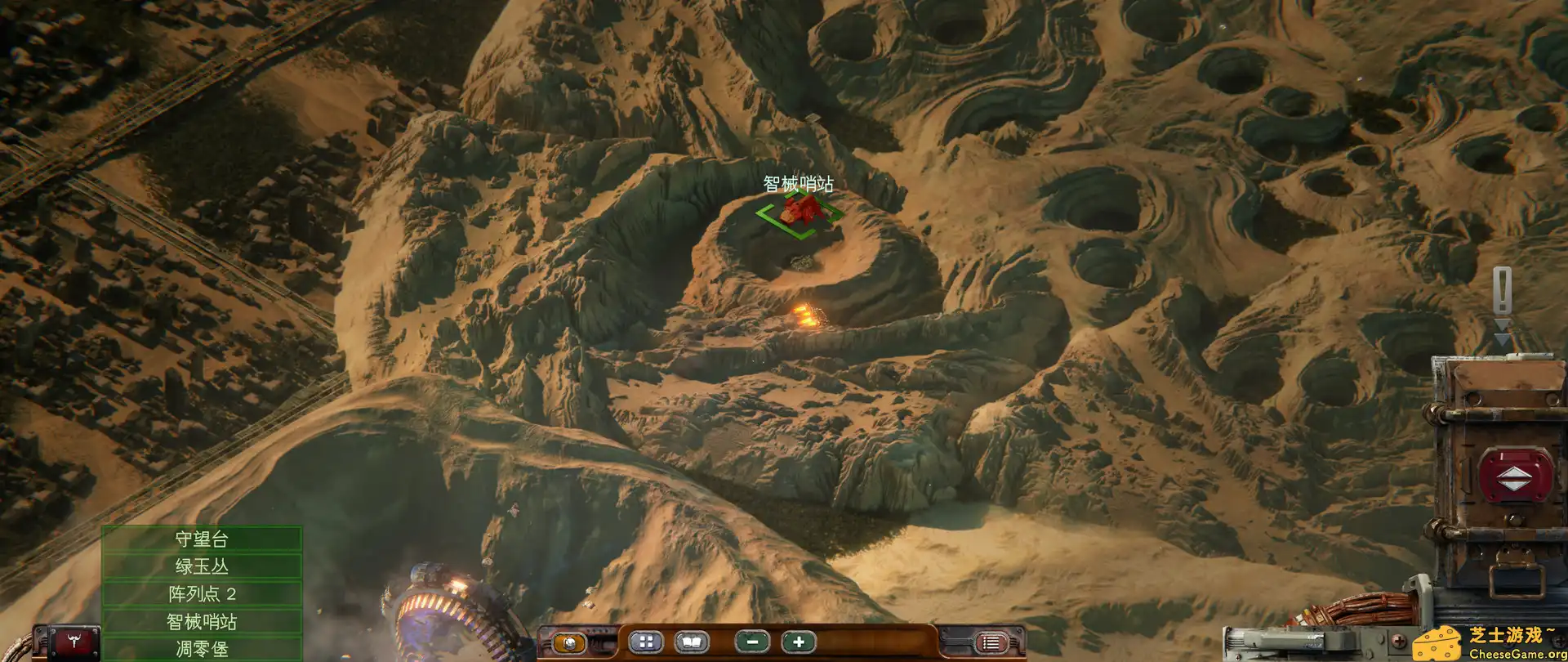Select 守望台 from the location list
The image size is (1568, 662).
click(202, 539)
